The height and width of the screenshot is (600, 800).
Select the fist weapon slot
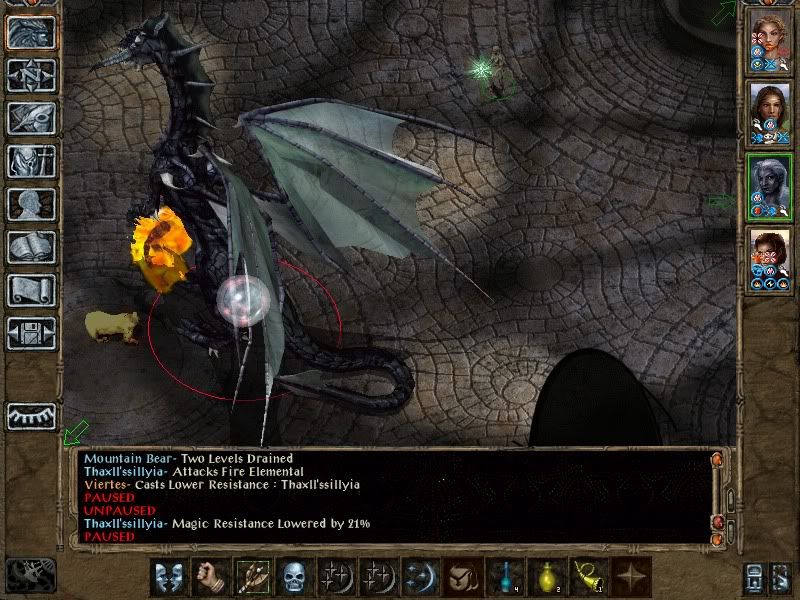tap(209, 578)
